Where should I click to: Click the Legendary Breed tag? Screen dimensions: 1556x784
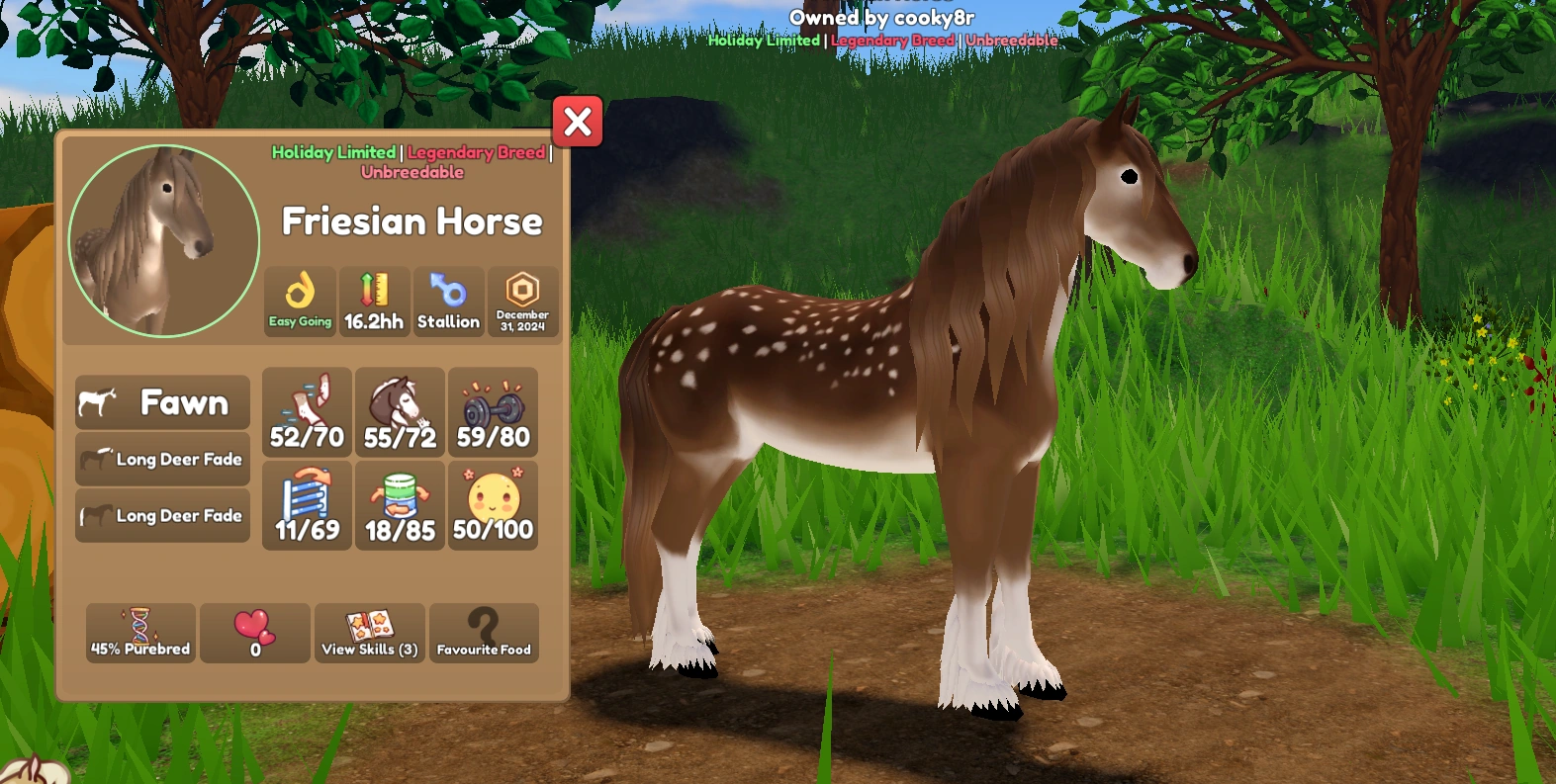tap(476, 152)
